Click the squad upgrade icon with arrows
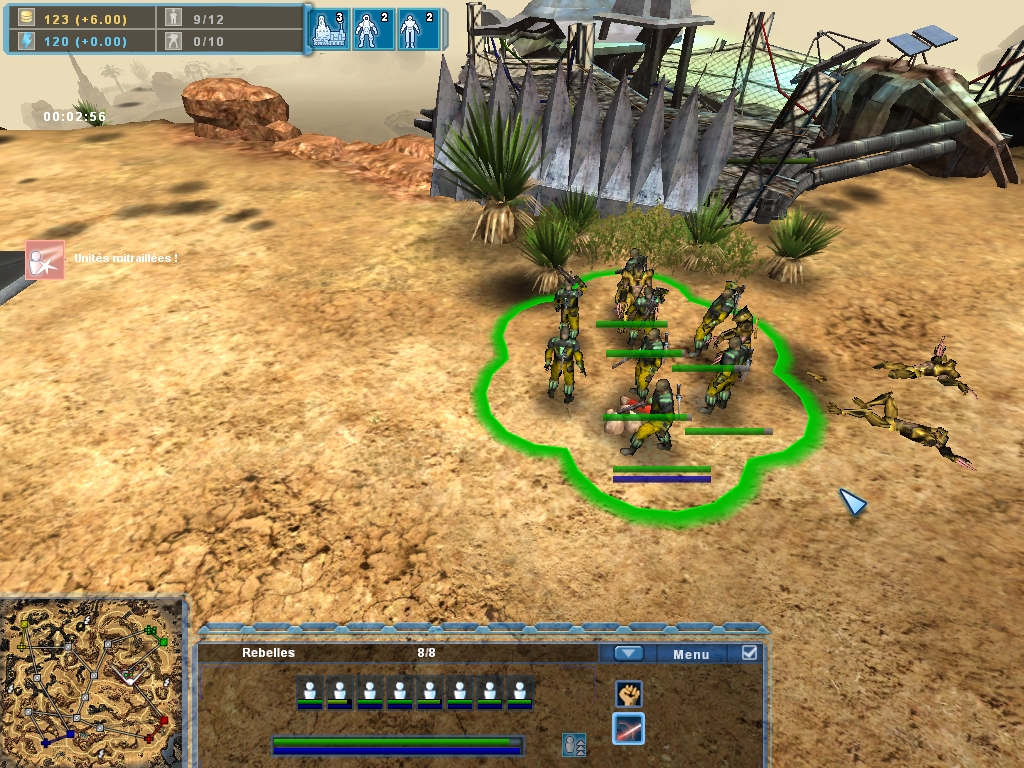The width and height of the screenshot is (1024, 768). (574, 745)
